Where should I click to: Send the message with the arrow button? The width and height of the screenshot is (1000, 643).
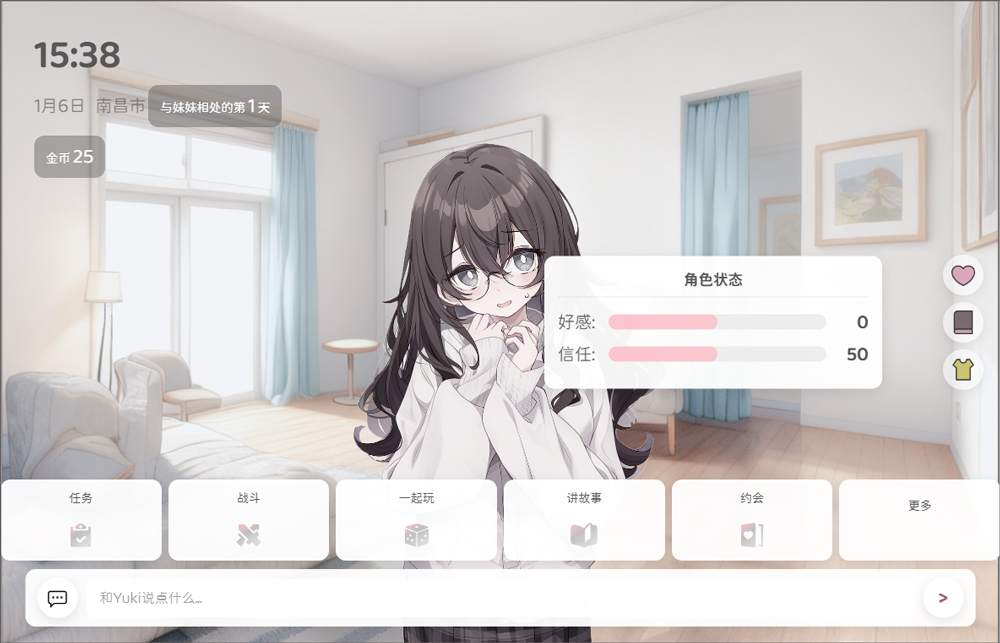pos(942,598)
